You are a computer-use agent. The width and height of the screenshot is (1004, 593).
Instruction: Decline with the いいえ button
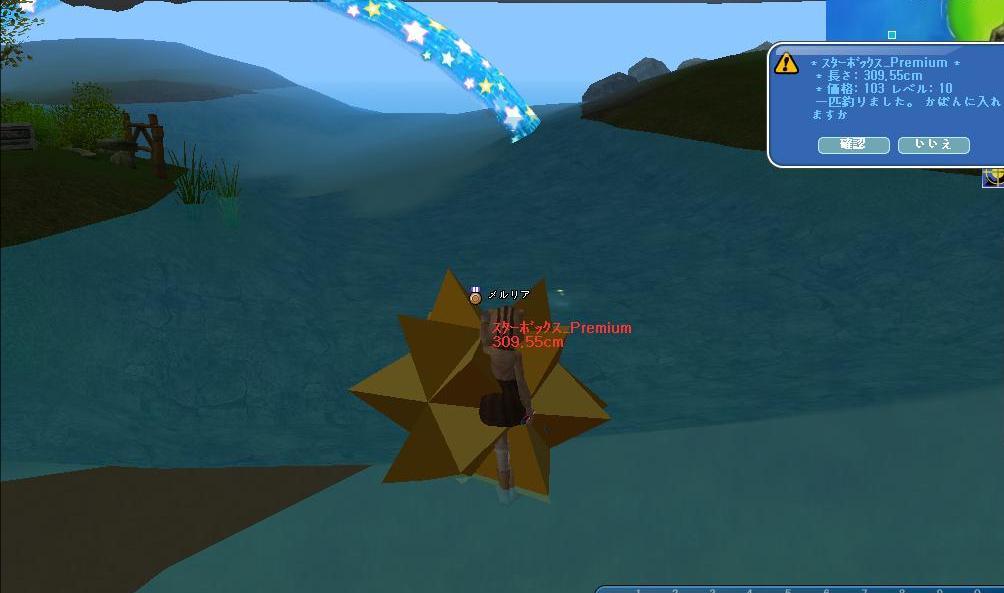tap(934, 145)
